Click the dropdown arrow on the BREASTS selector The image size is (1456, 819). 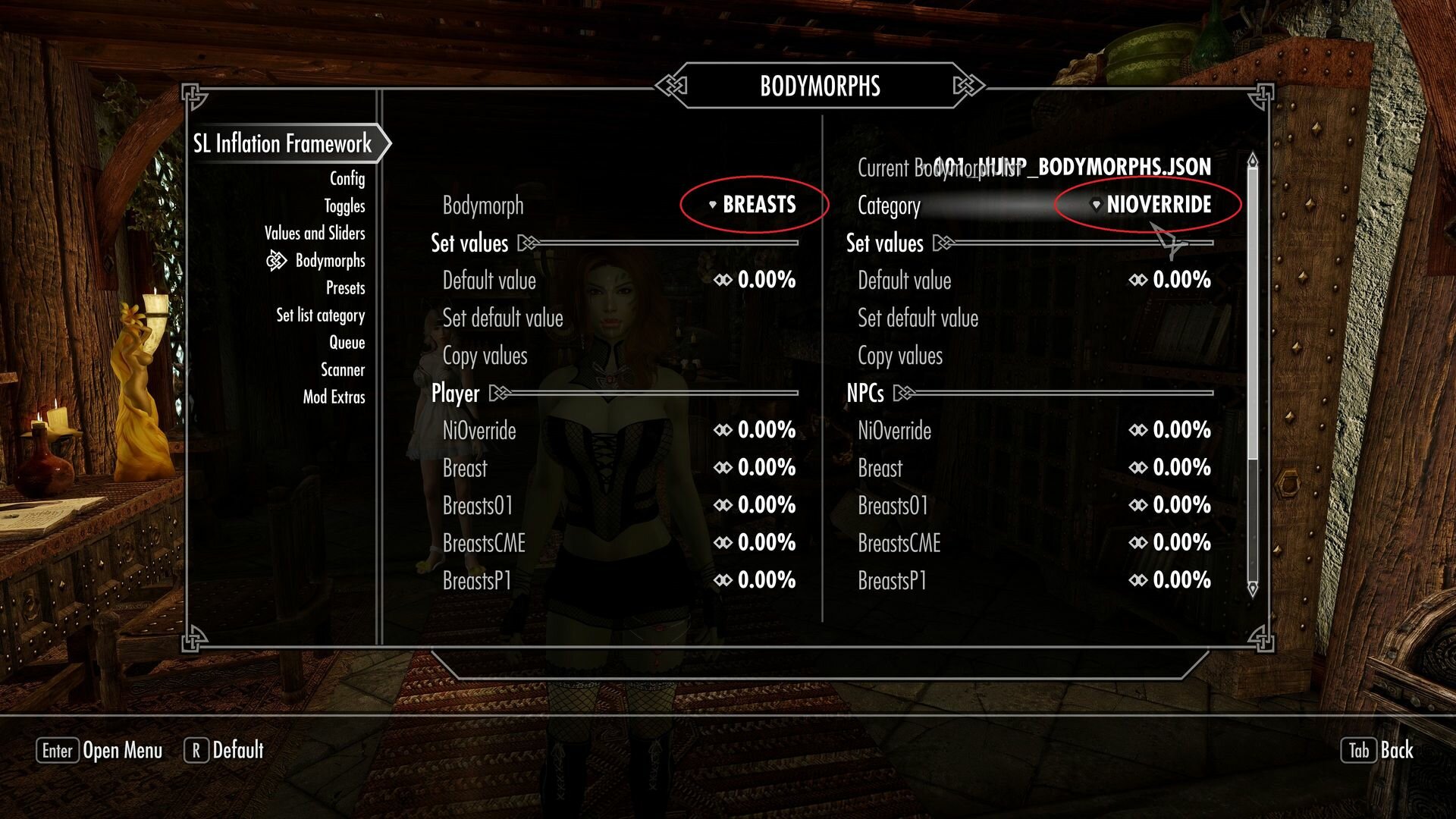pos(711,205)
